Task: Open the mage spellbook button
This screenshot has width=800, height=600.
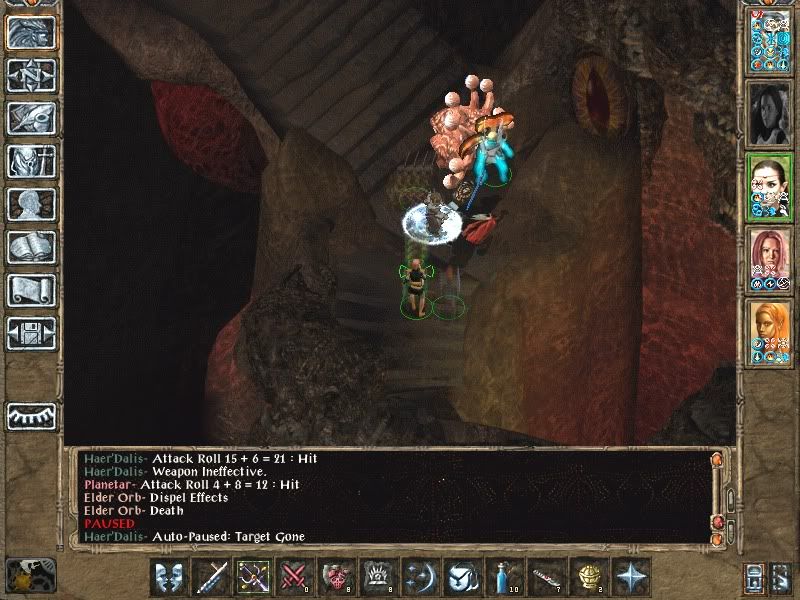Action: (30, 247)
